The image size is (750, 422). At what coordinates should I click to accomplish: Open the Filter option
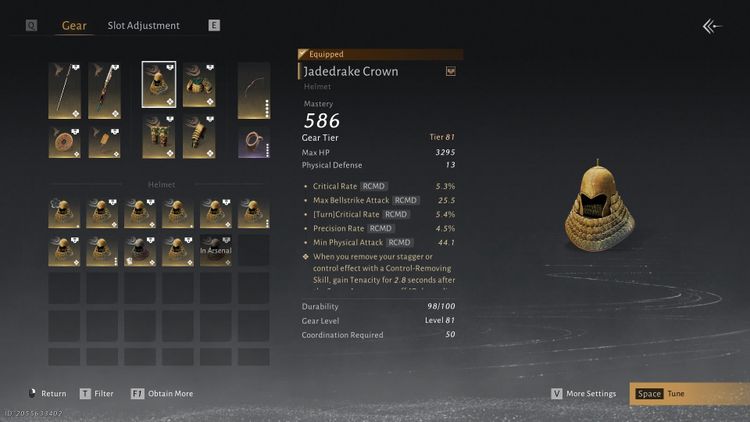tap(97, 394)
